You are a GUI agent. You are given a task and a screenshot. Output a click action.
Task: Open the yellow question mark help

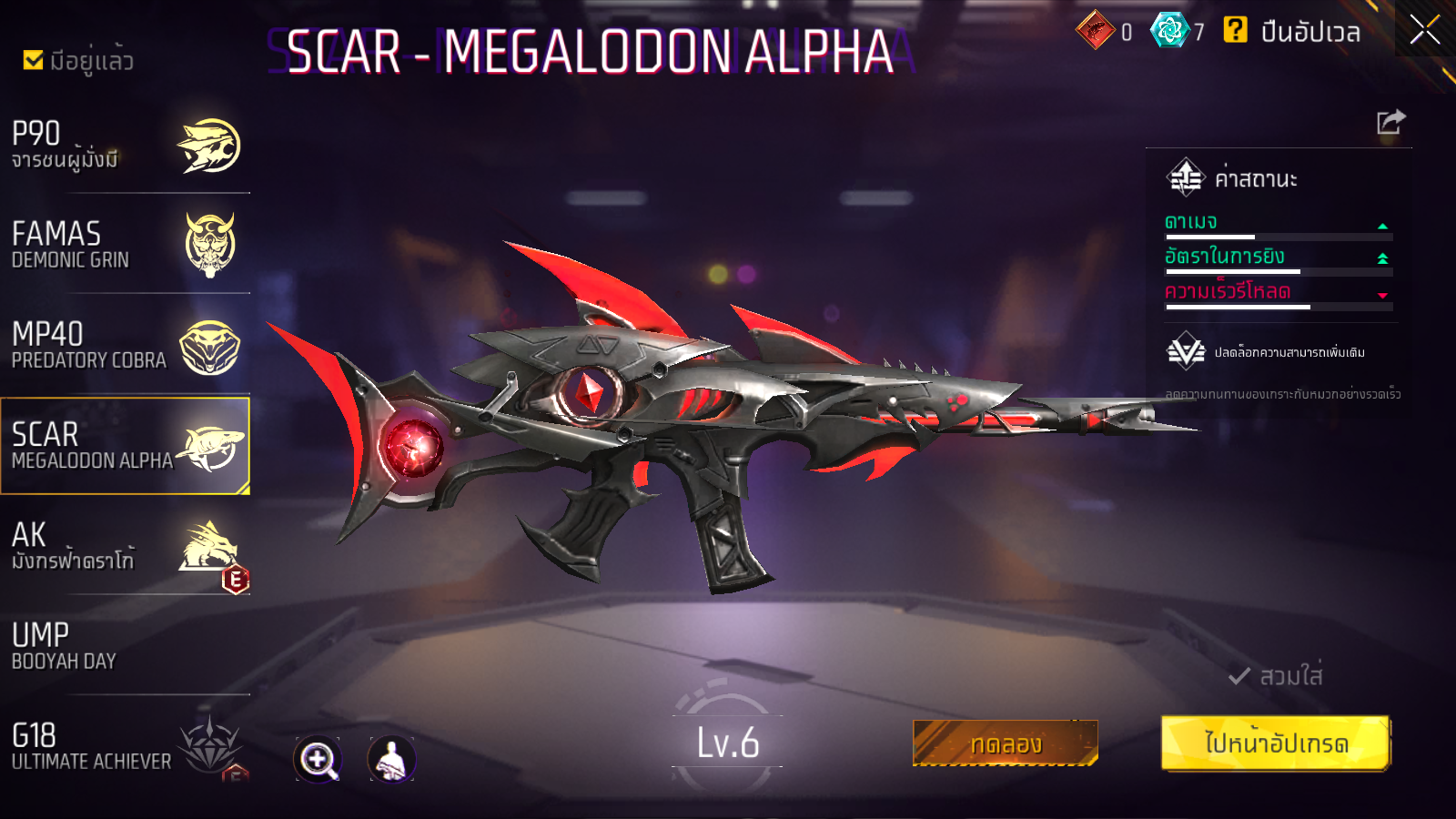(x=1235, y=30)
